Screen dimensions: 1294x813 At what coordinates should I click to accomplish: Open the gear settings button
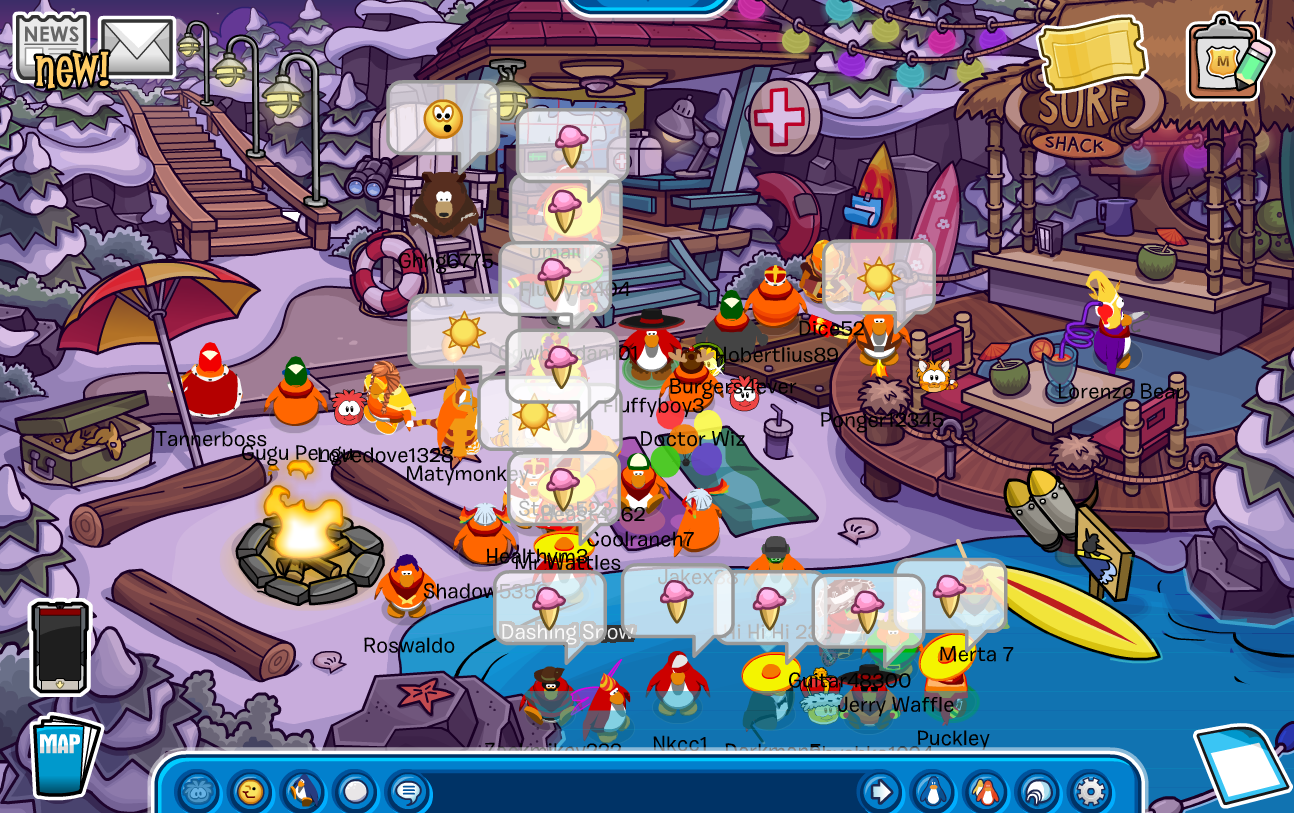coord(1089,793)
